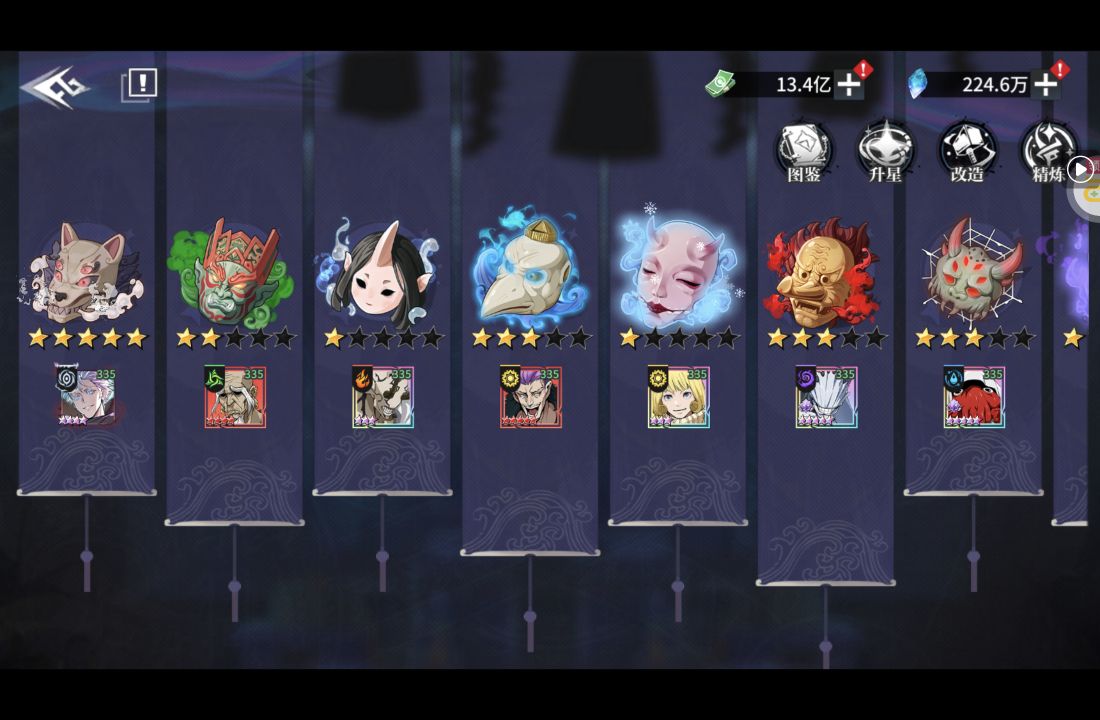Open the 精炼 refine menu
The height and width of the screenshot is (720, 1100).
tap(1047, 151)
